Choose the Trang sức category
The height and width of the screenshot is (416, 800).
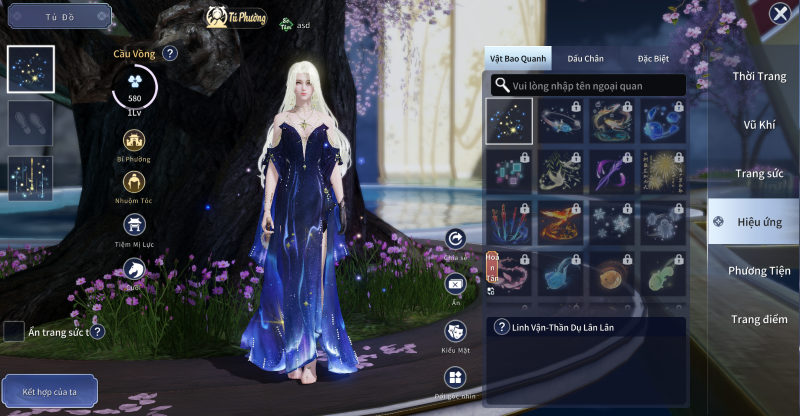pos(759,173)
